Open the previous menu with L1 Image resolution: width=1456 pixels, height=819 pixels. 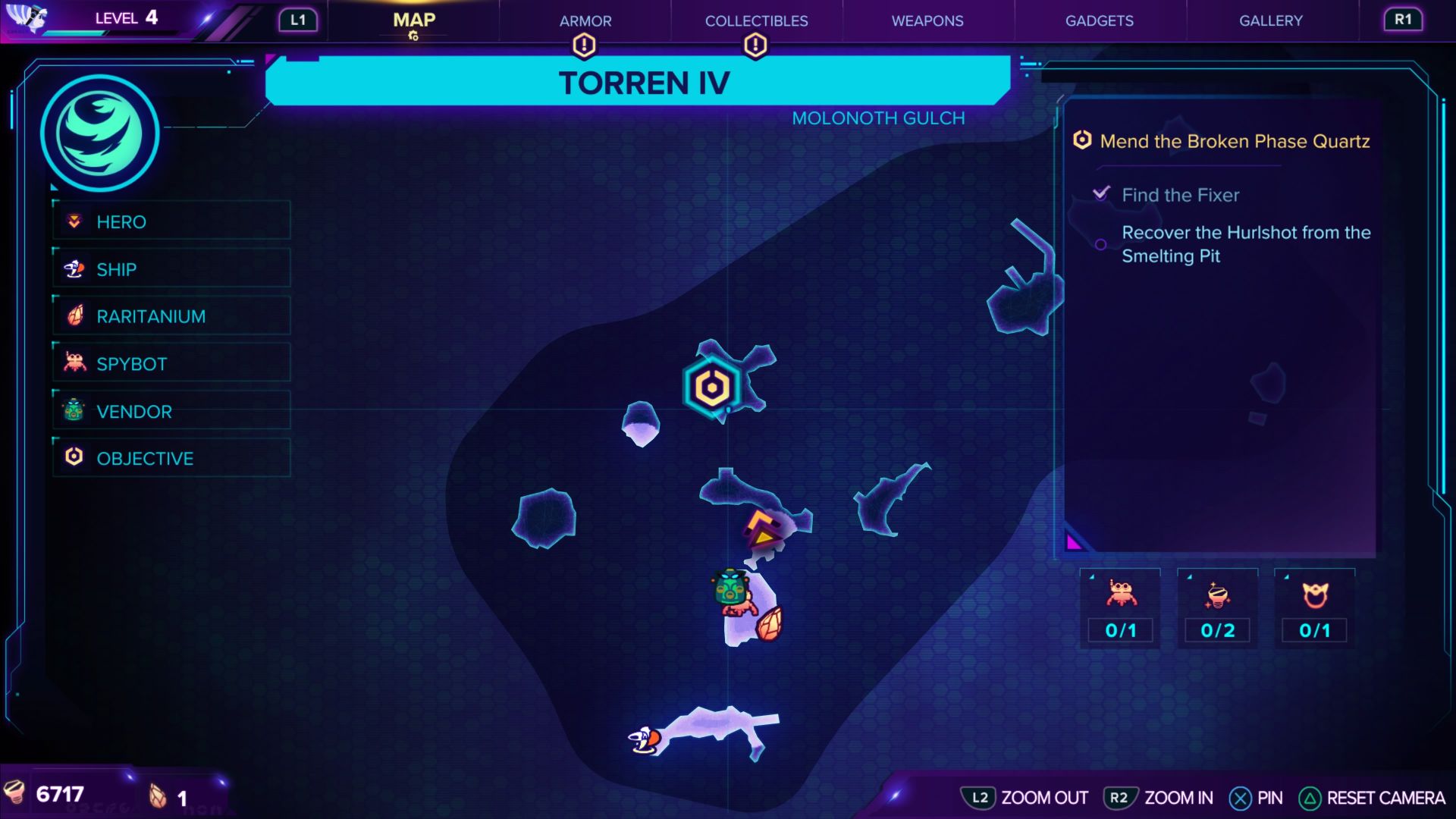[x=297, y=20]
